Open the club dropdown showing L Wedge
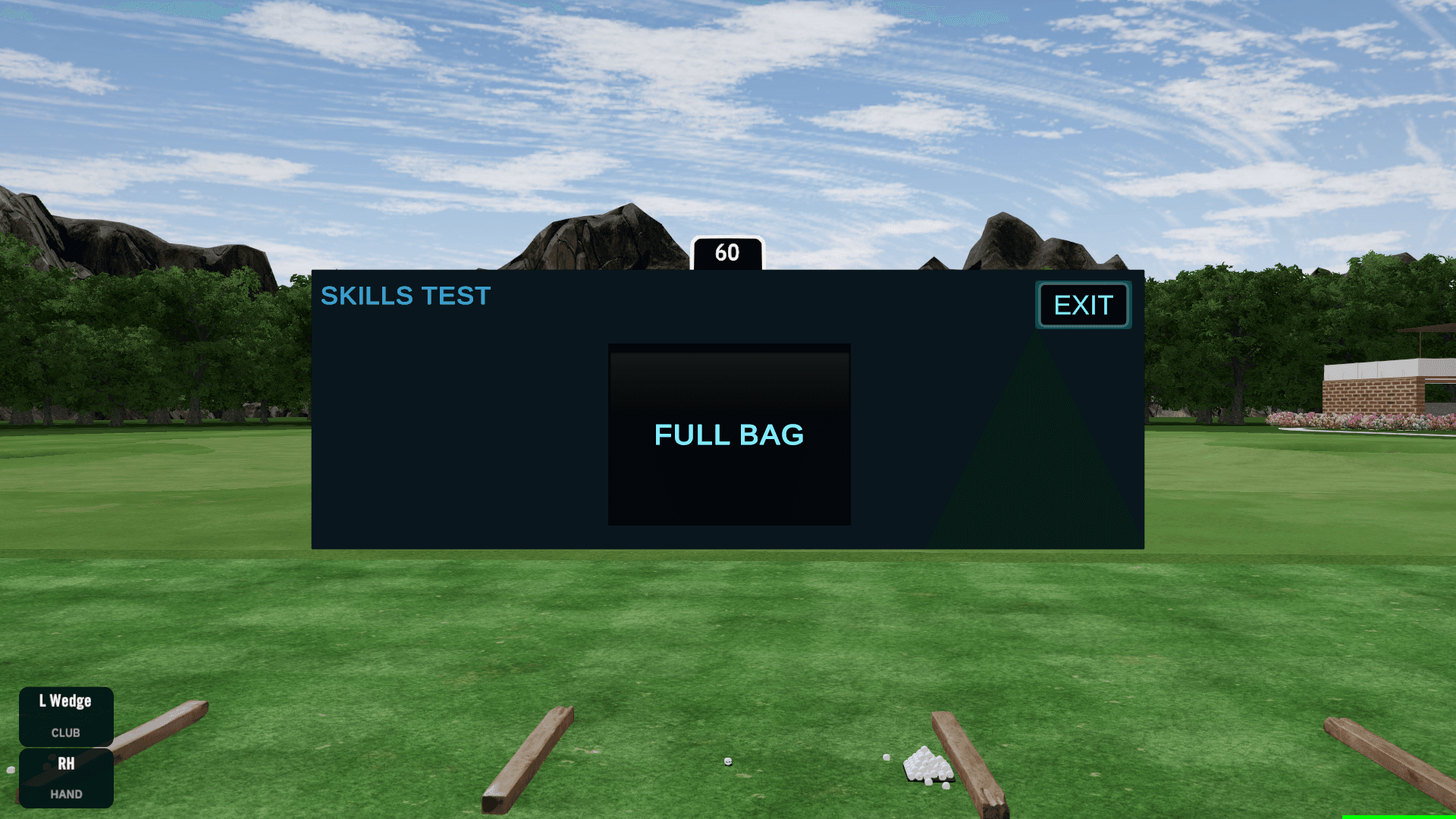This screenshot has width=1456, height=819. tap(66, 715)
